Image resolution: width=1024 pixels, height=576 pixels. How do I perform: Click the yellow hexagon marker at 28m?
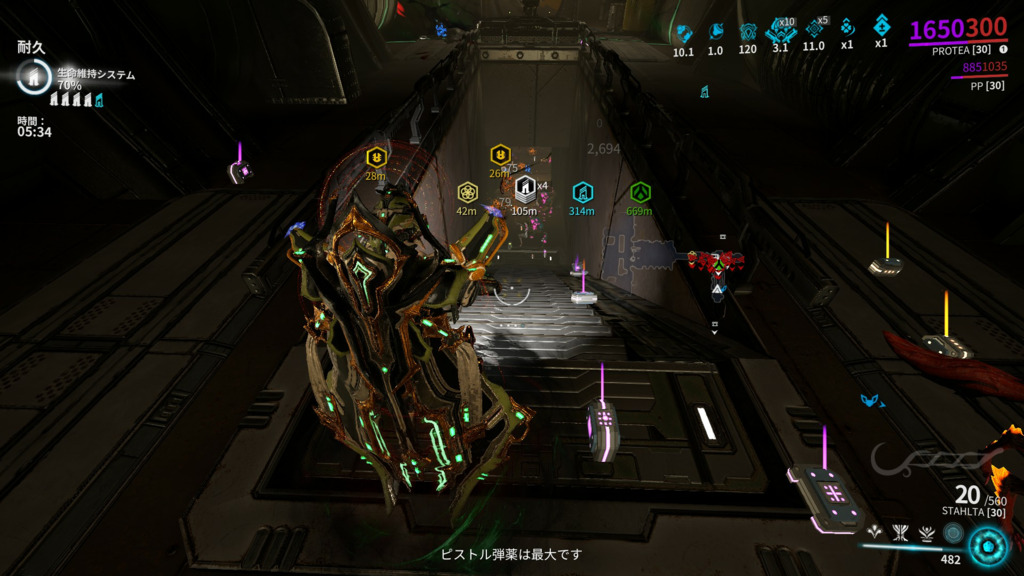(376, 157)
